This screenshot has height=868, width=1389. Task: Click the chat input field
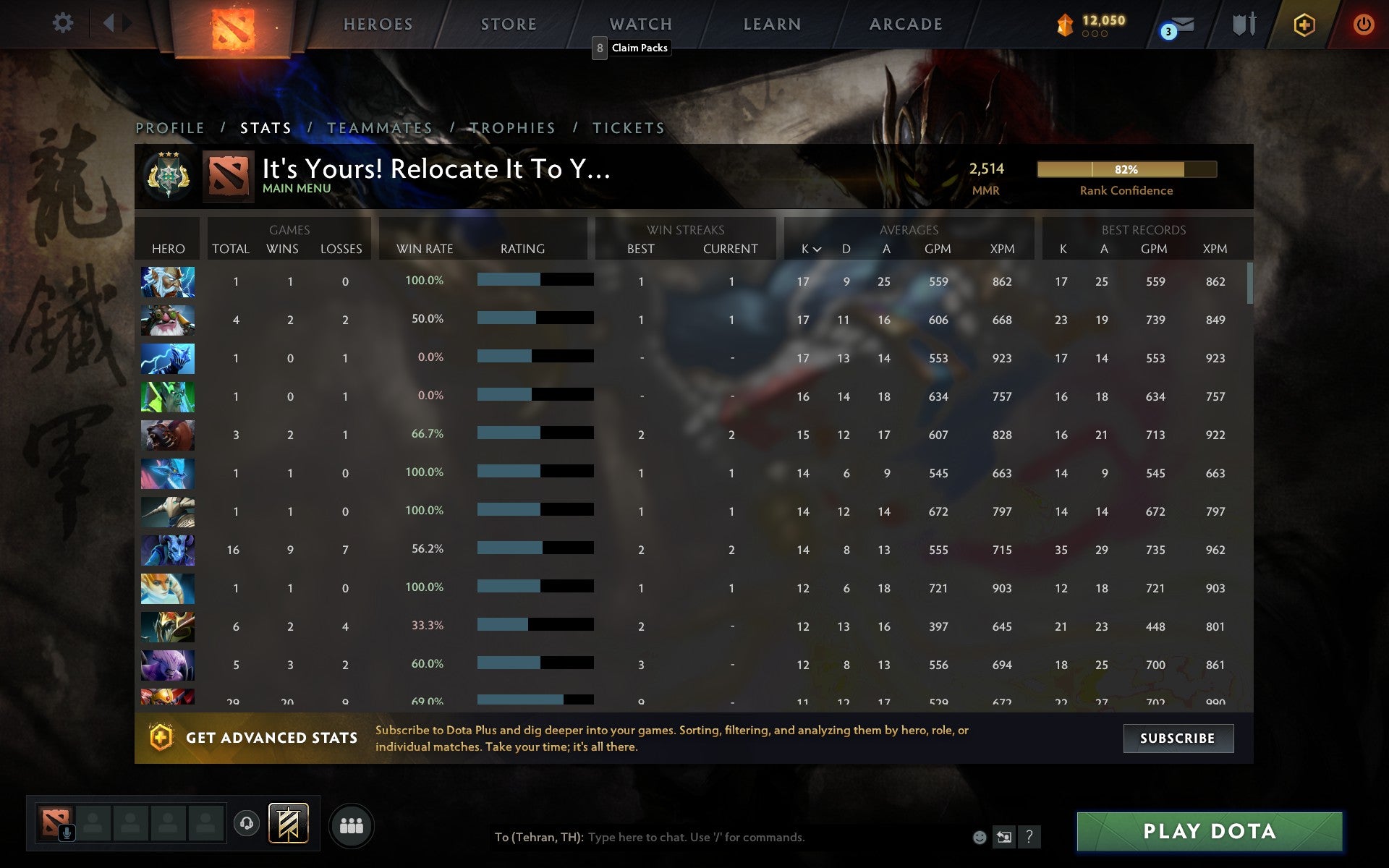(x=723, y=837)
